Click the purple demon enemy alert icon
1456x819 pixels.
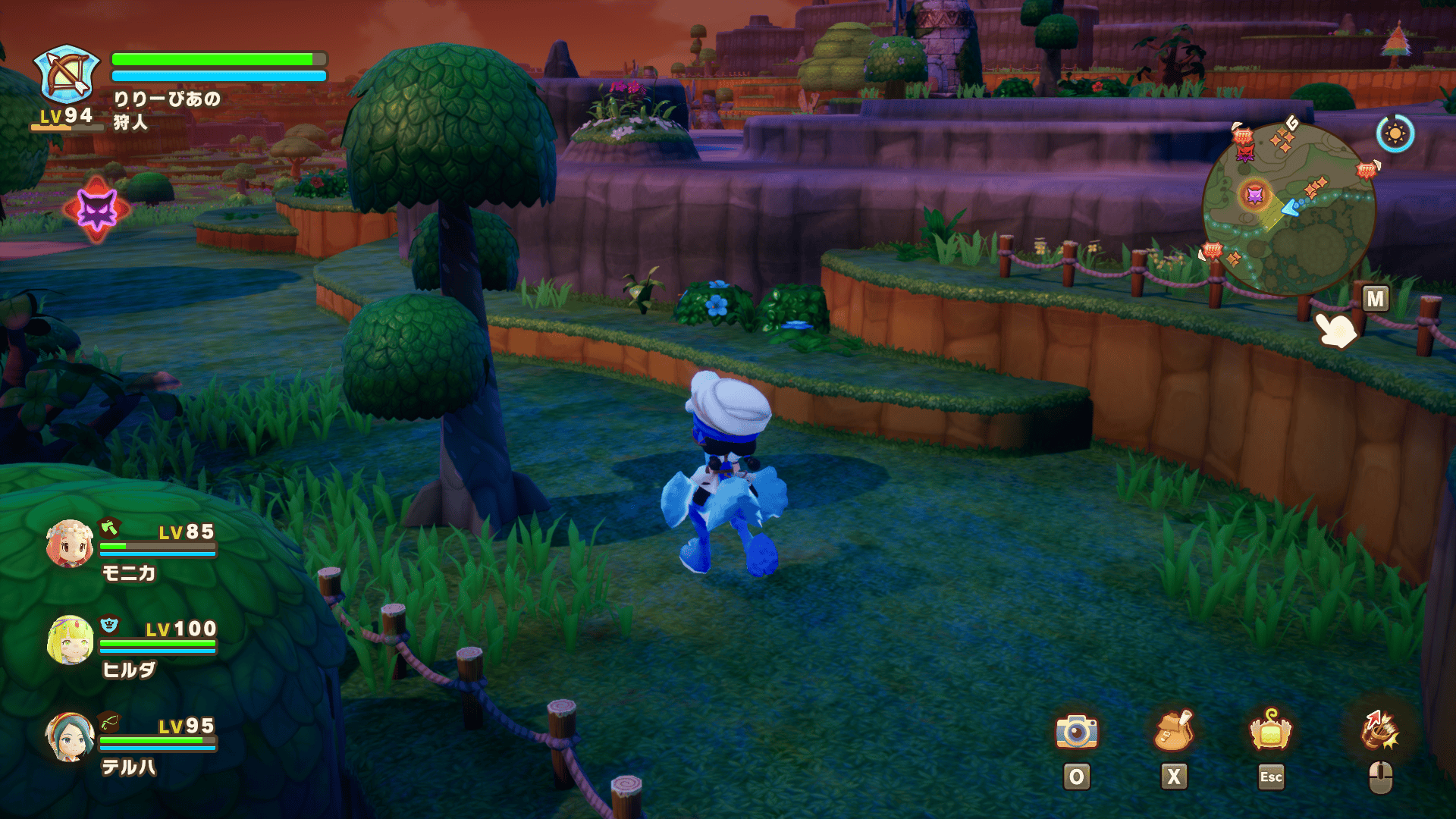[x=97, y=209]
